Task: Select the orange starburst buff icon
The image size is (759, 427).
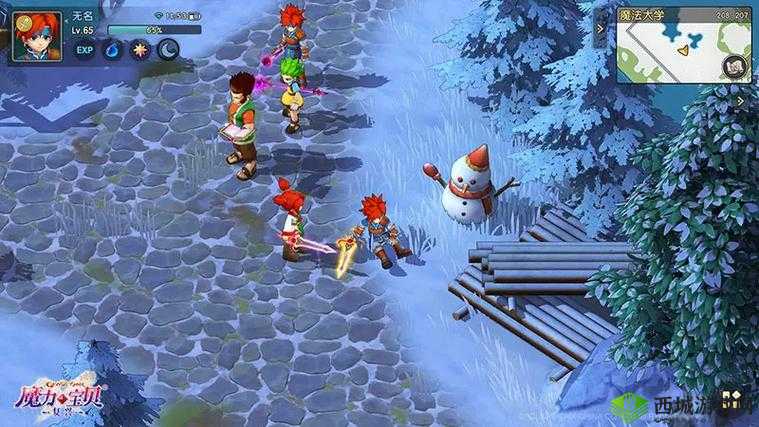Action: click(140, 49)
